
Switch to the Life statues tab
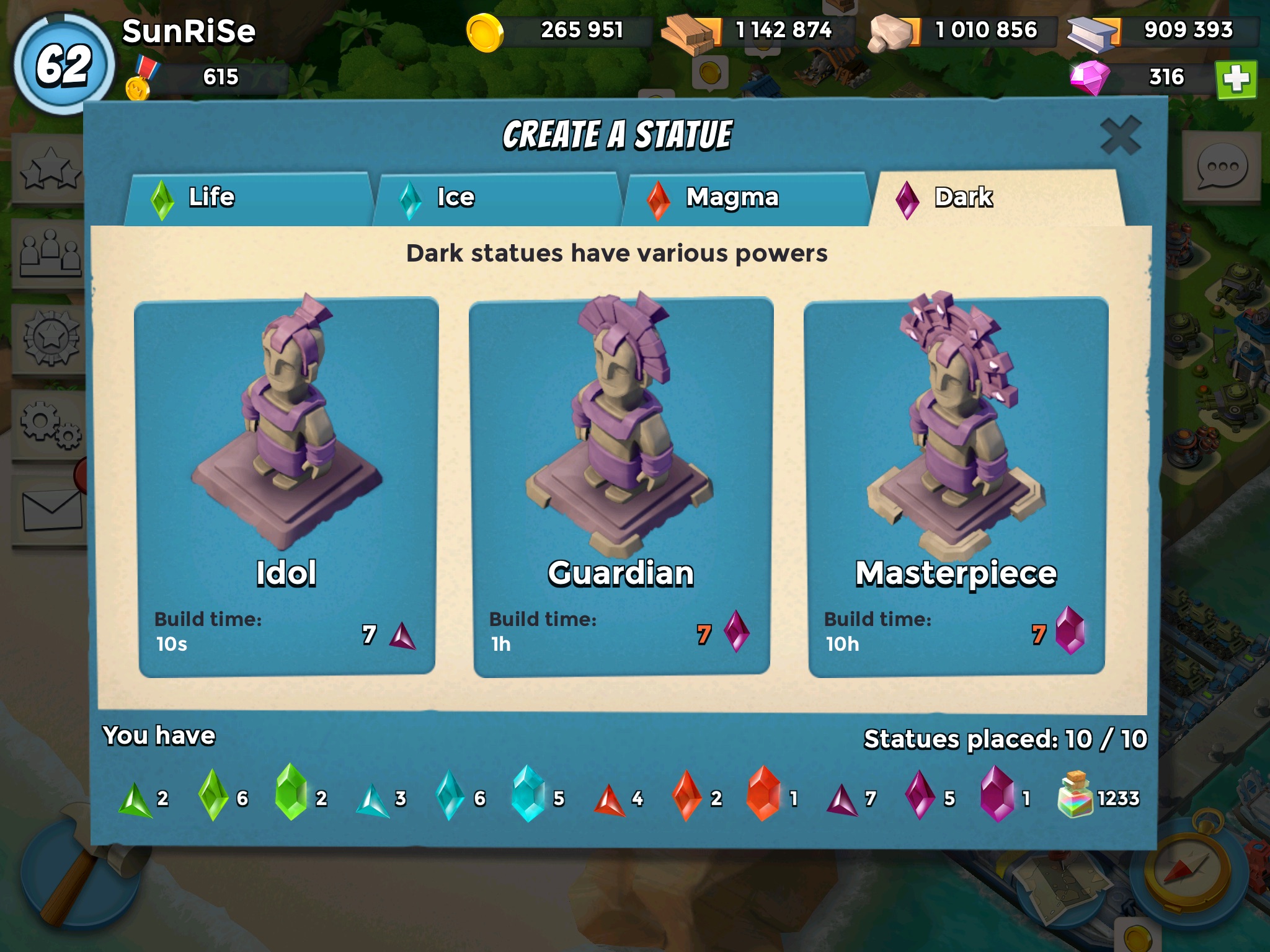pos(248,198)
